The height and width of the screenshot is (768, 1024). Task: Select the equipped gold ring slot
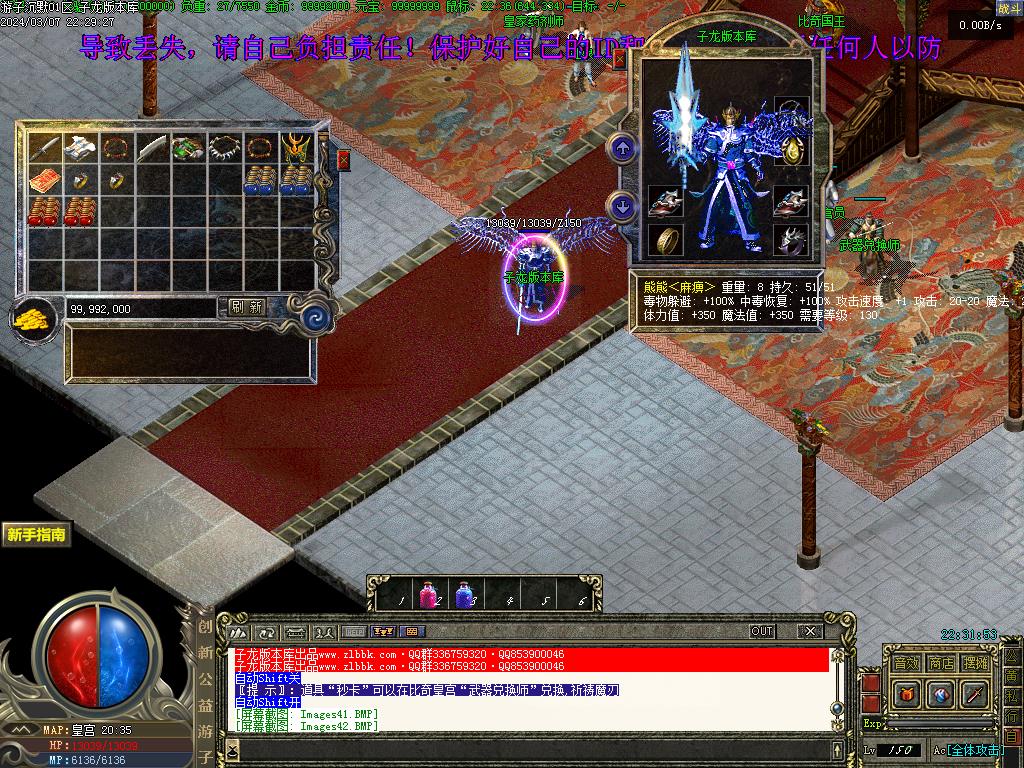click(x=664, y=240)
